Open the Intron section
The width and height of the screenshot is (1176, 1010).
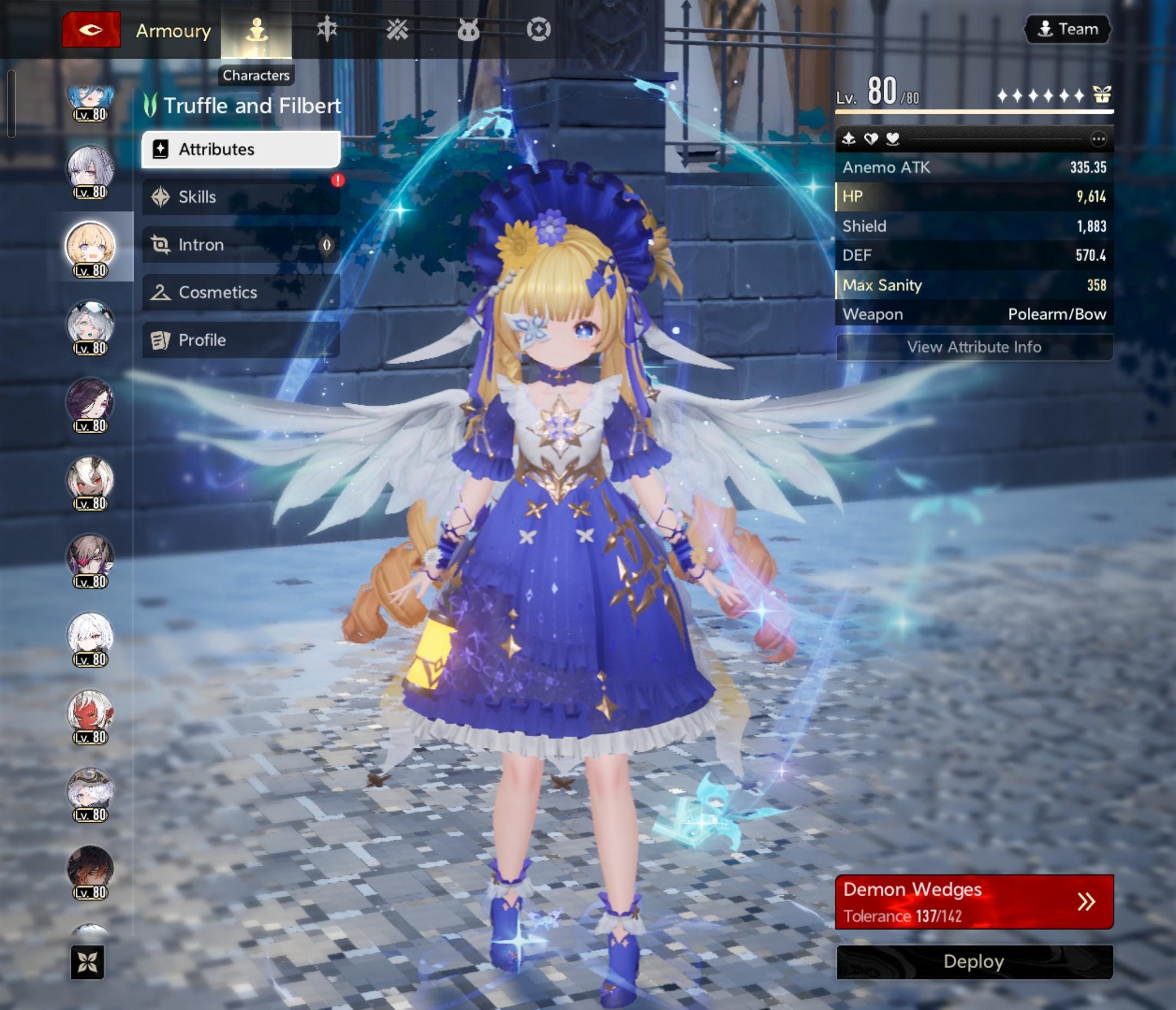[x=241, y=245]
